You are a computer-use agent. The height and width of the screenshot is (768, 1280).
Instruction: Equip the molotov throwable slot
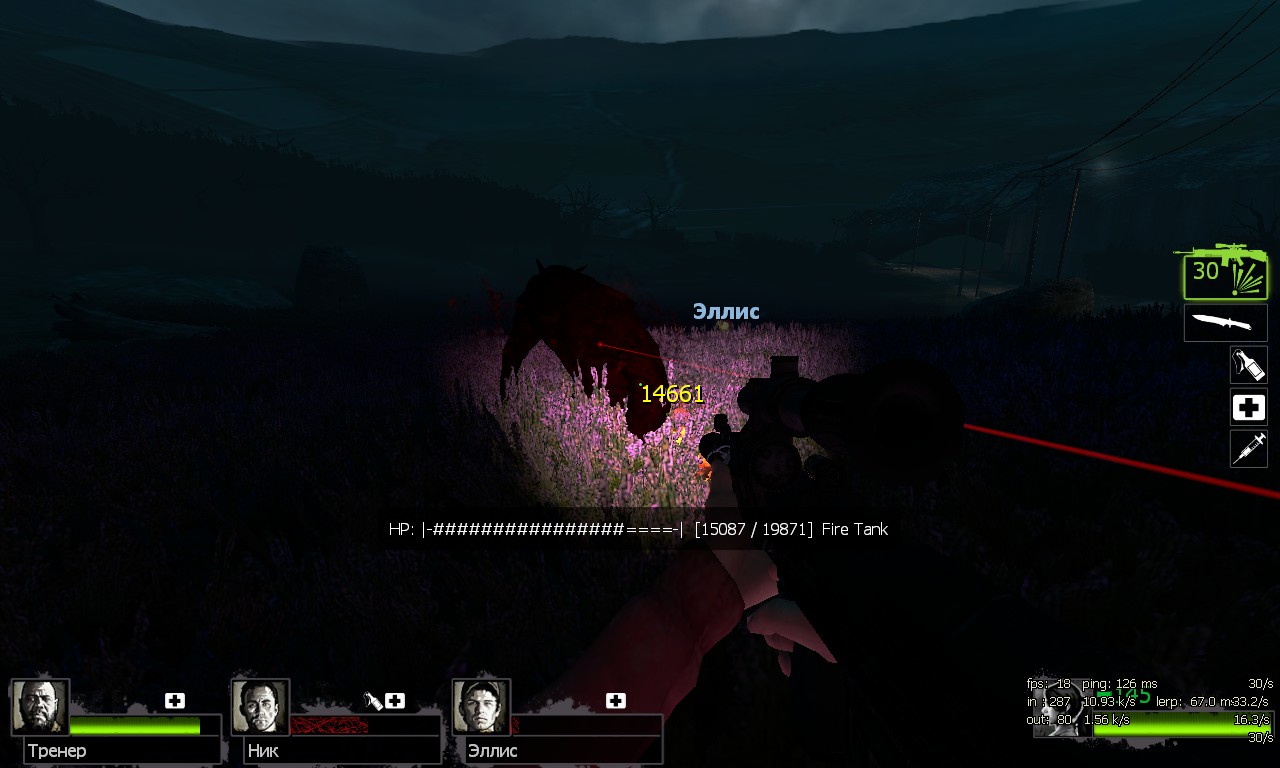pyautogui.click(x=1248, y=365)
